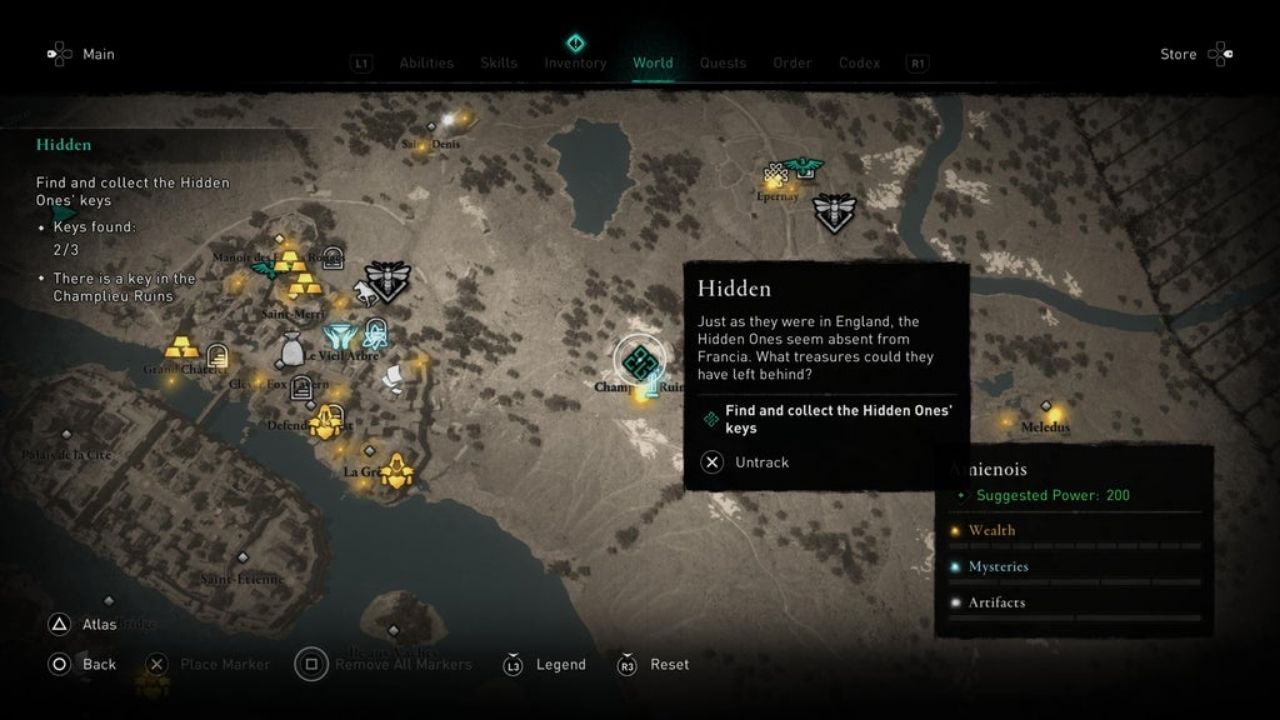Select the golden raid icon near La Grève
1280x720 pixels.
[396, 471]
